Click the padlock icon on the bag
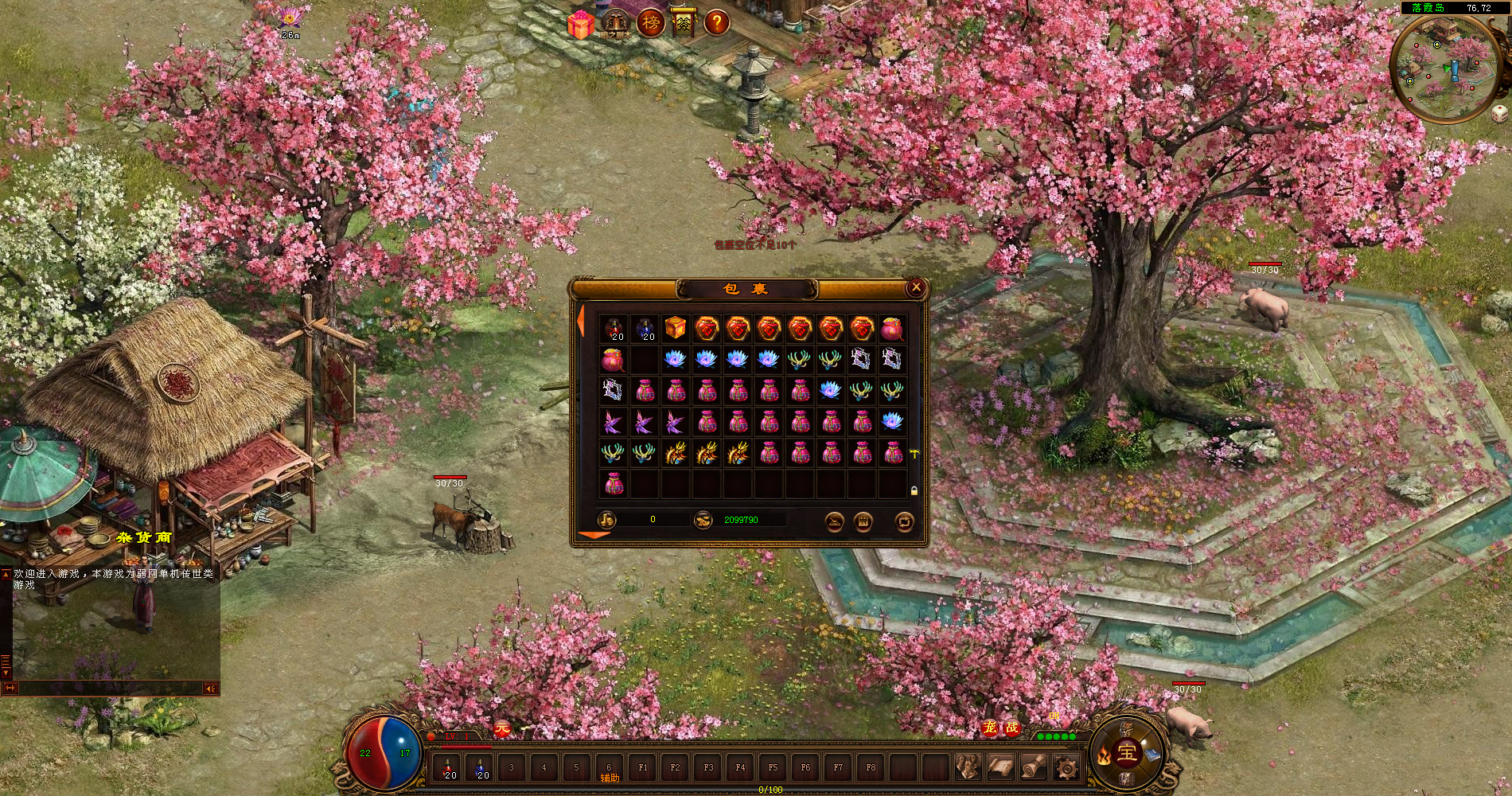The image size is (1512, 796). [x=914, y=491]
